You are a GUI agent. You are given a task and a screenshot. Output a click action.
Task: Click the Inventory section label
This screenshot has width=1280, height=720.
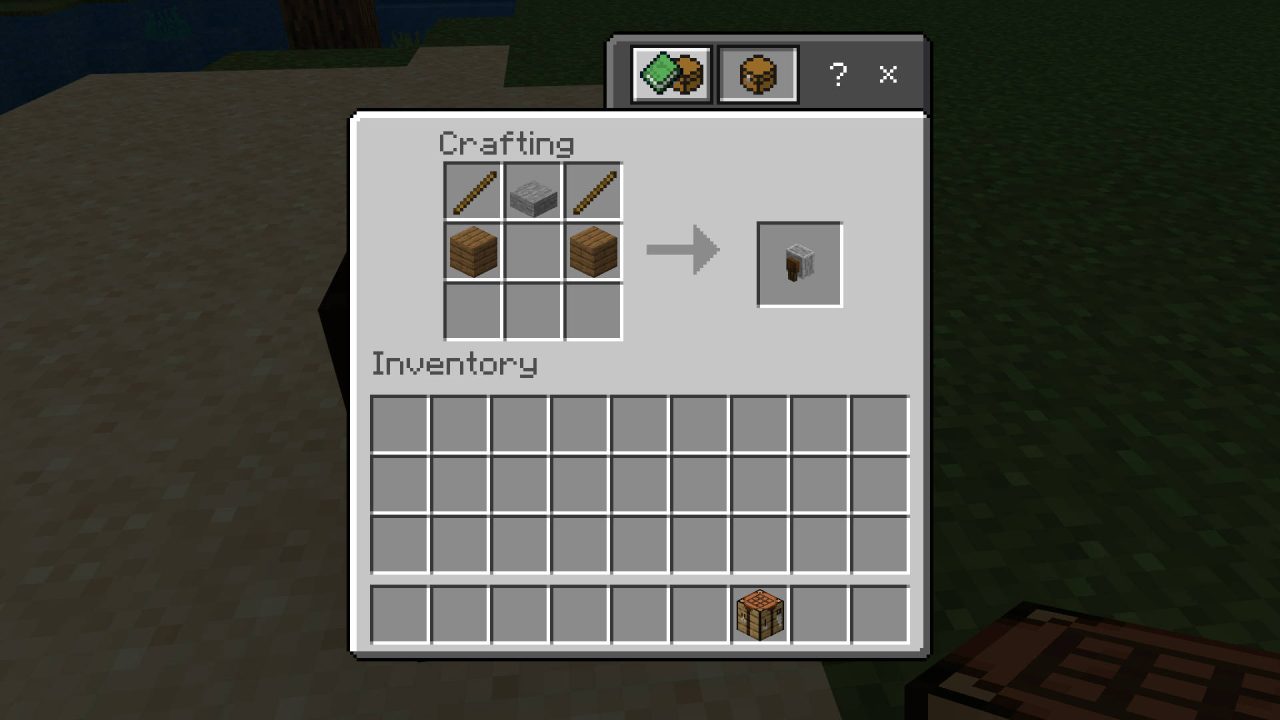point(453,364)
